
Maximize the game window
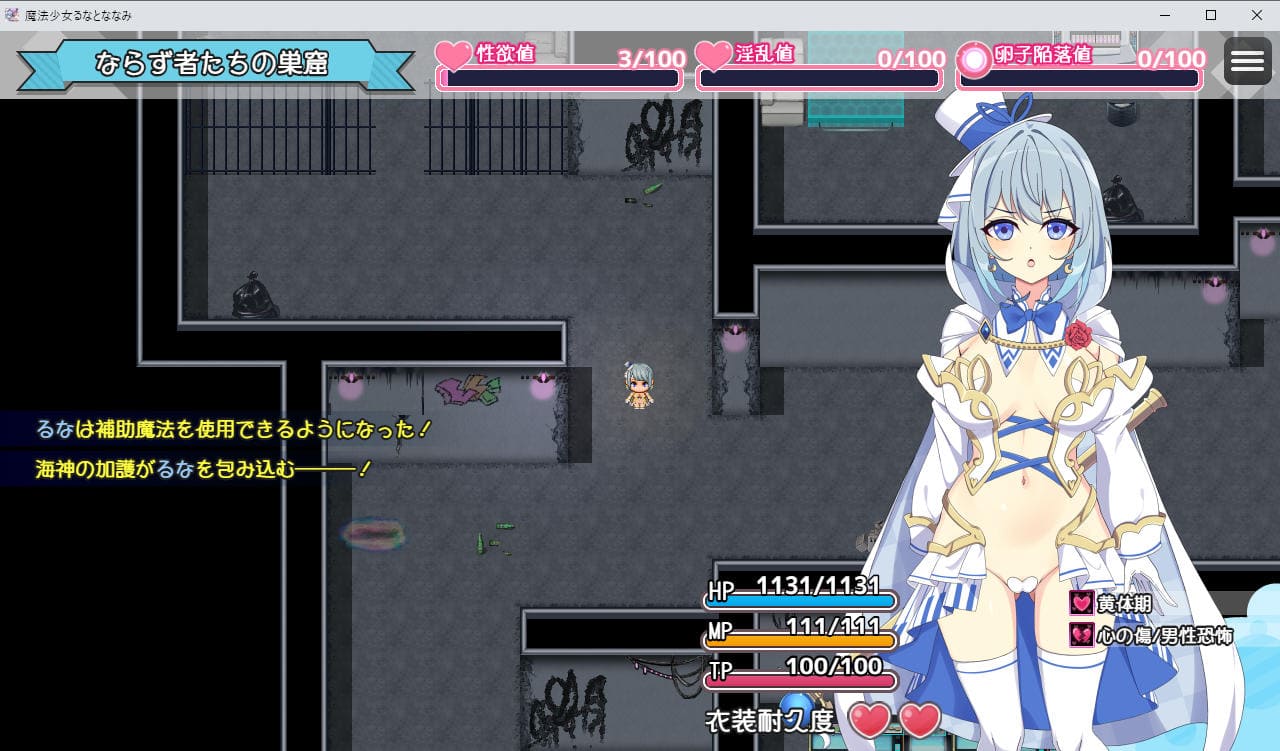[x=1211, y=15]
